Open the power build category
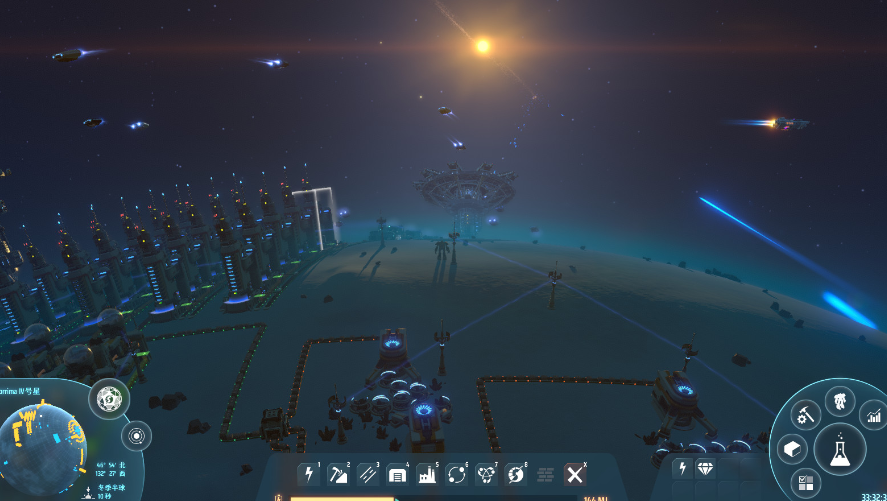This screenshot has height=501, width=887. (309, 473)
